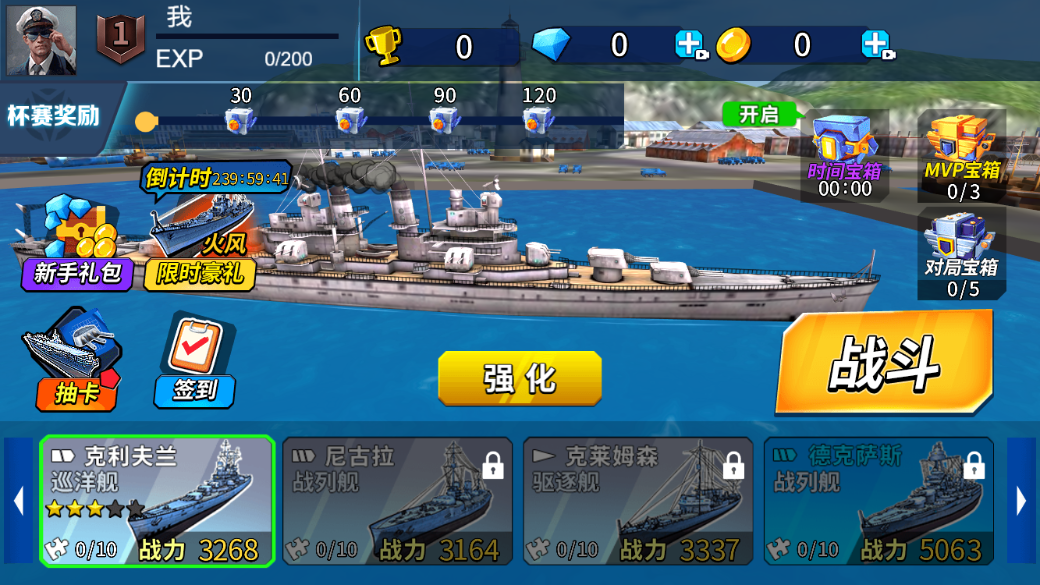Choose the locked 克莱姆森 destroyer card
The image size is (1040, 585).
(x=638, y=501)
